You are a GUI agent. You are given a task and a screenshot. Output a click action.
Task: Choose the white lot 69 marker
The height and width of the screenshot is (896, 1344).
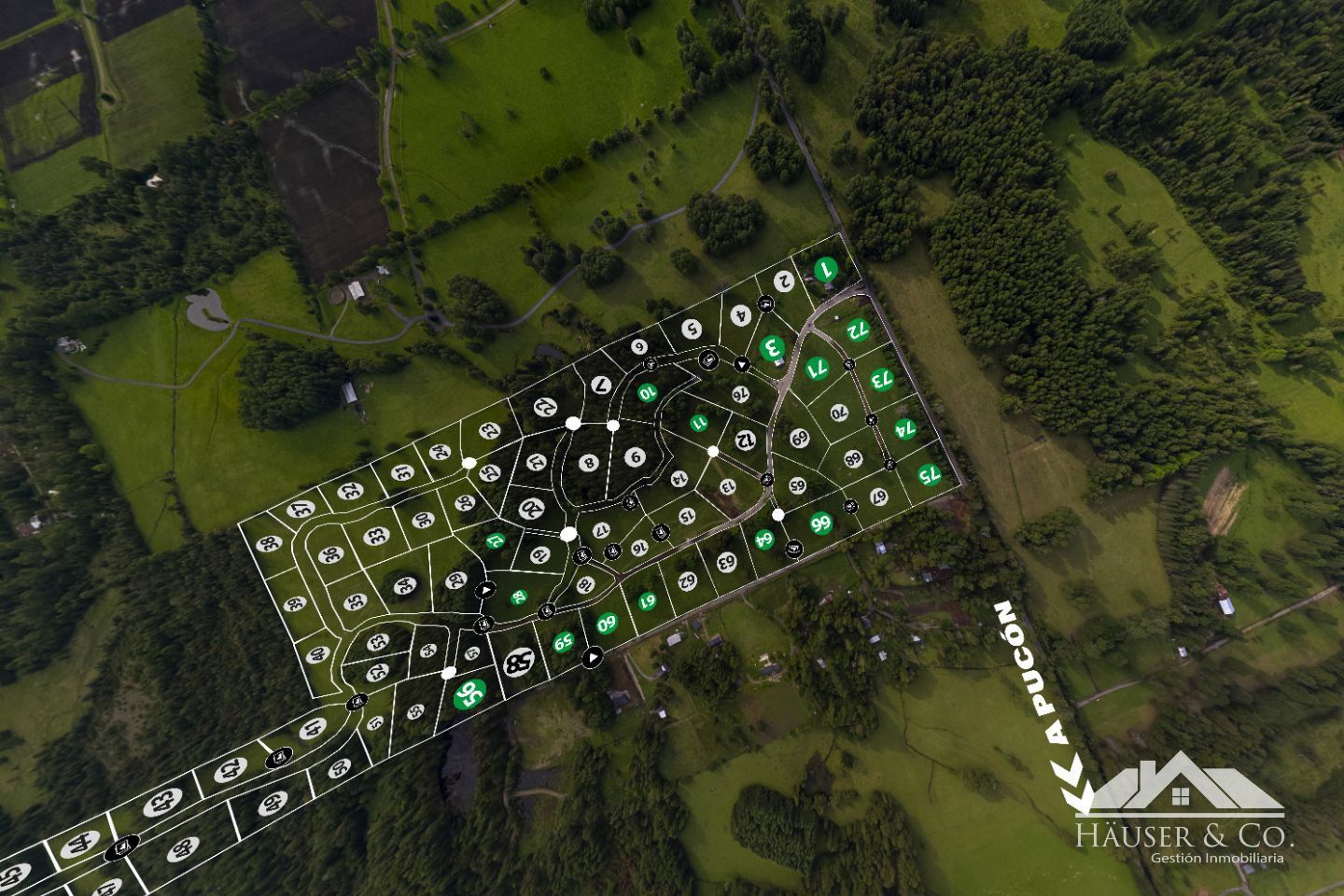(x=799, y=439)
